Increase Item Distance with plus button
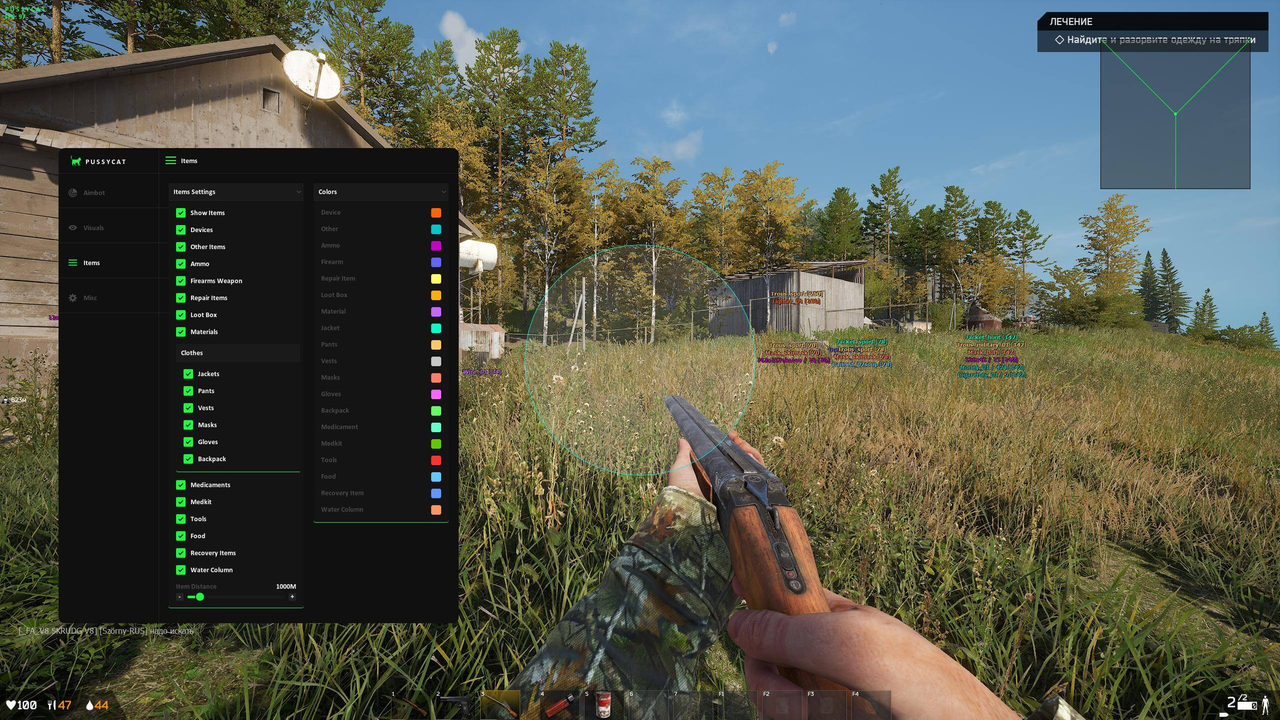Image resolution: width=1280 pixels, height=720 pixels. (292, 597)
